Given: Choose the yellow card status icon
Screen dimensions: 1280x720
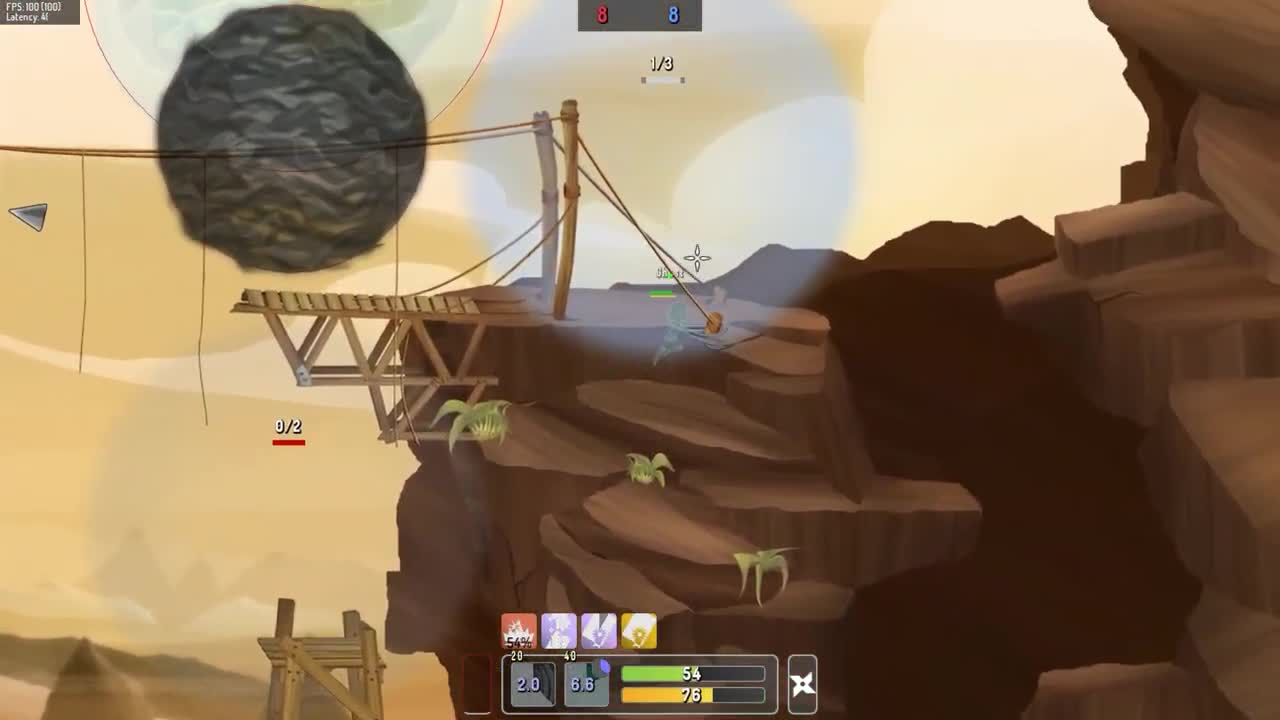Looking at the screenshot, I should point(639,632).
